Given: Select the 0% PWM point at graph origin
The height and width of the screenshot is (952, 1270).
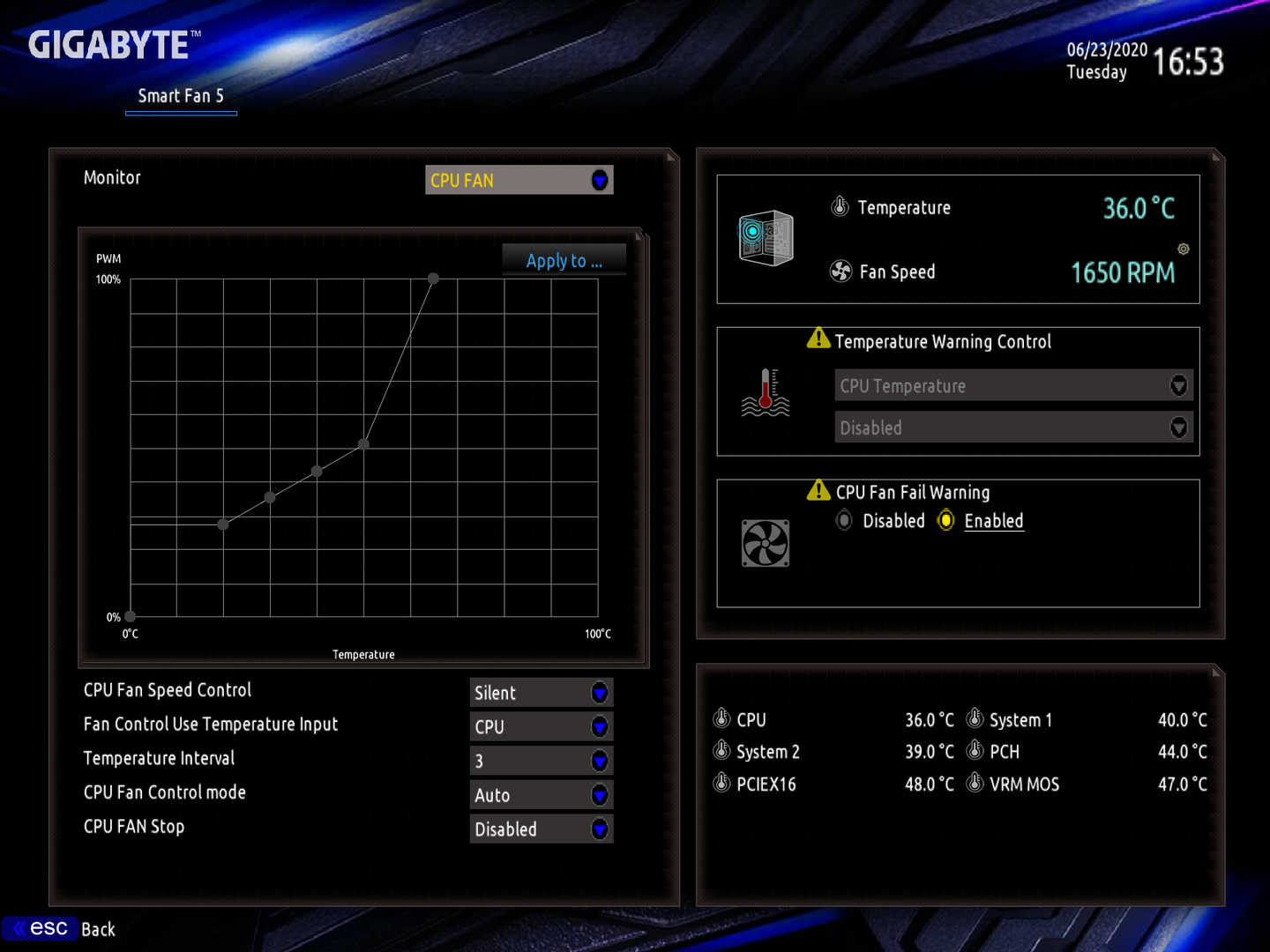Looking at the screenshot, I should tap(131, 616).
